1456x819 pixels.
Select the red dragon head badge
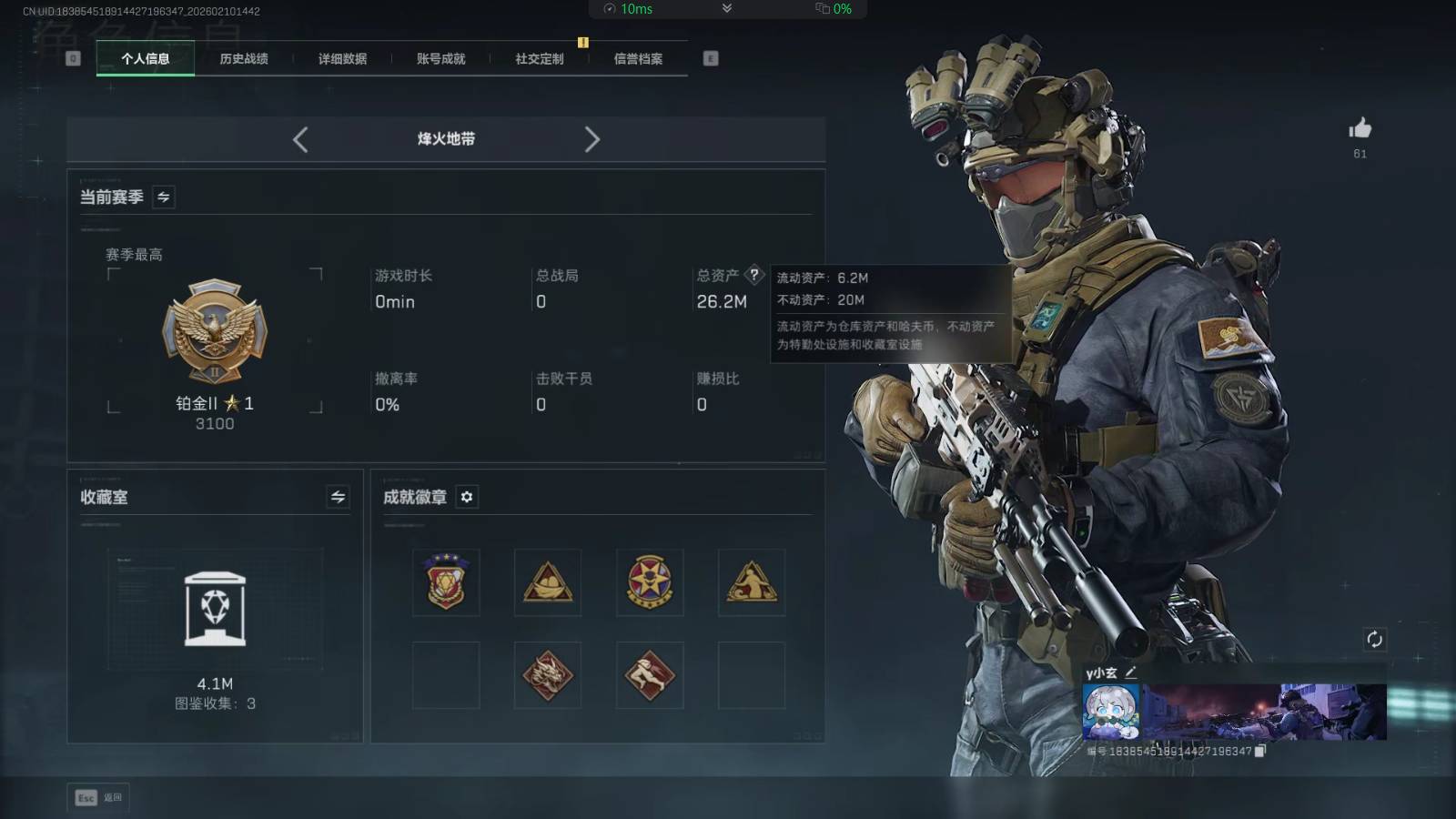point(548,675)
